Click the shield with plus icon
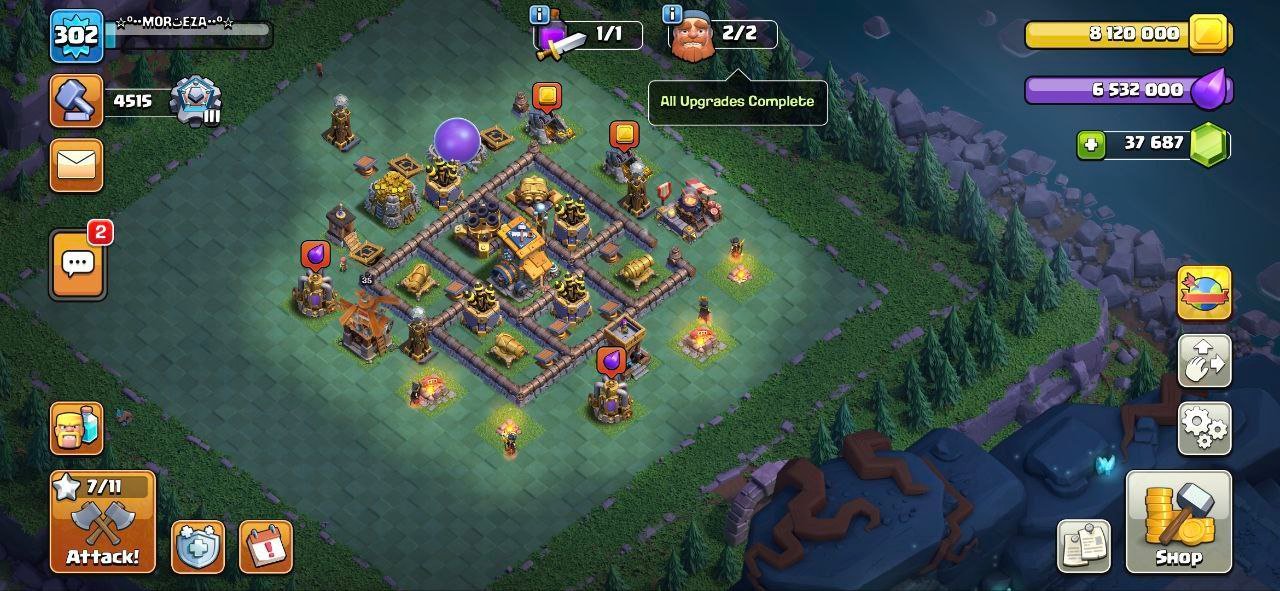Screen dimensions: 1280x591 (197, 547)
